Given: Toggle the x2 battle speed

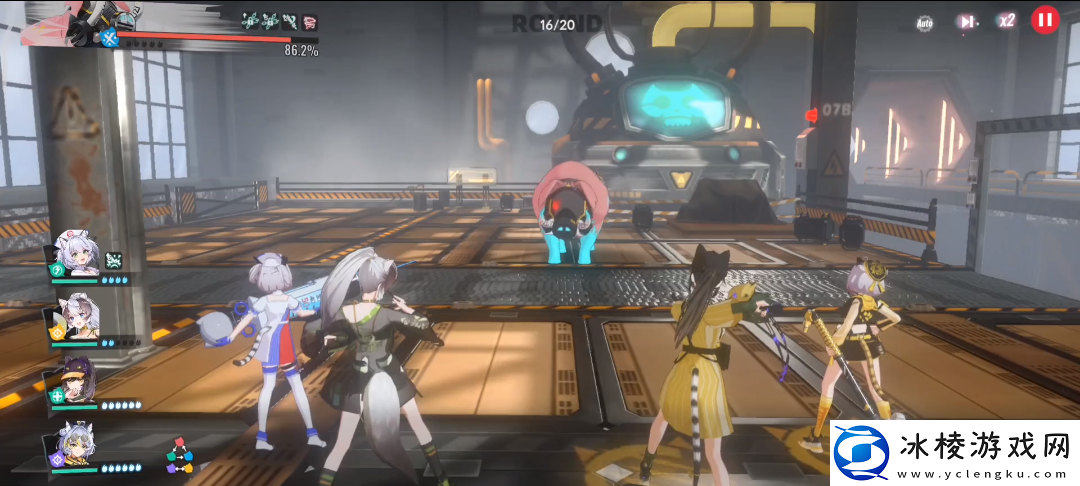Looking at the screenshot, I should [1006, 21].
